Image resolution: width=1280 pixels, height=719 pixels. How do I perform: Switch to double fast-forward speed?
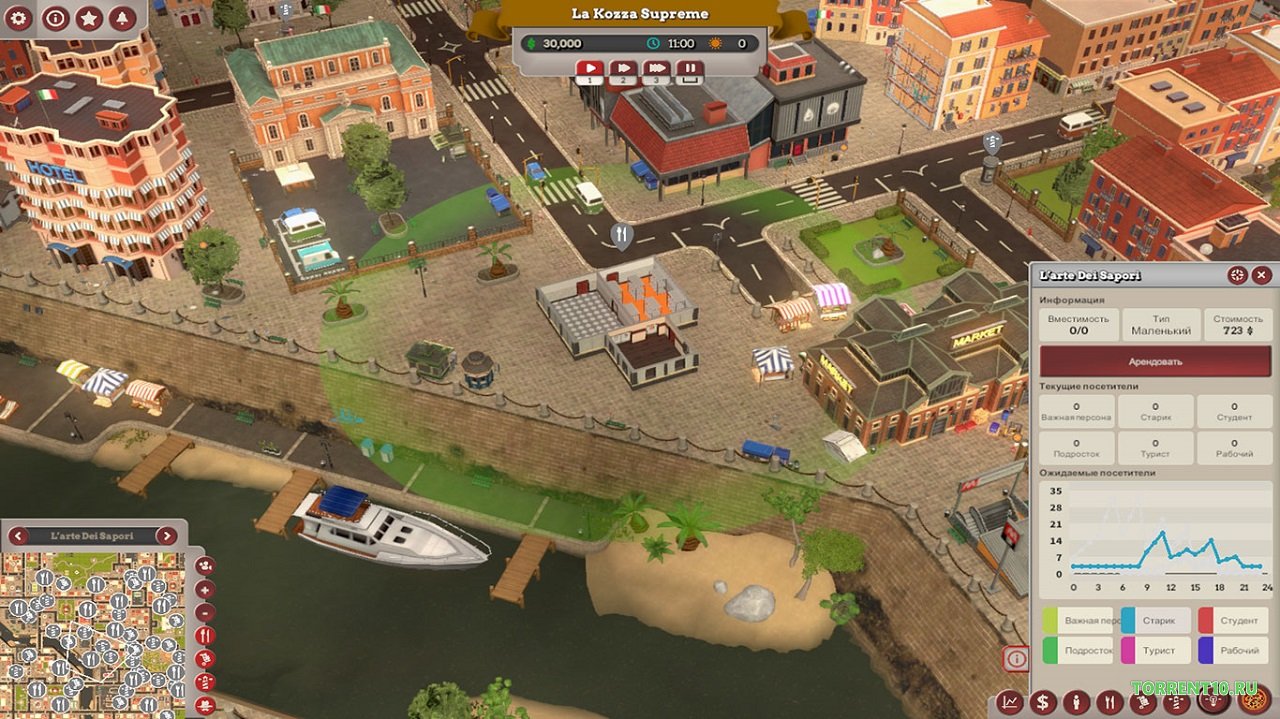pos(622,70)
